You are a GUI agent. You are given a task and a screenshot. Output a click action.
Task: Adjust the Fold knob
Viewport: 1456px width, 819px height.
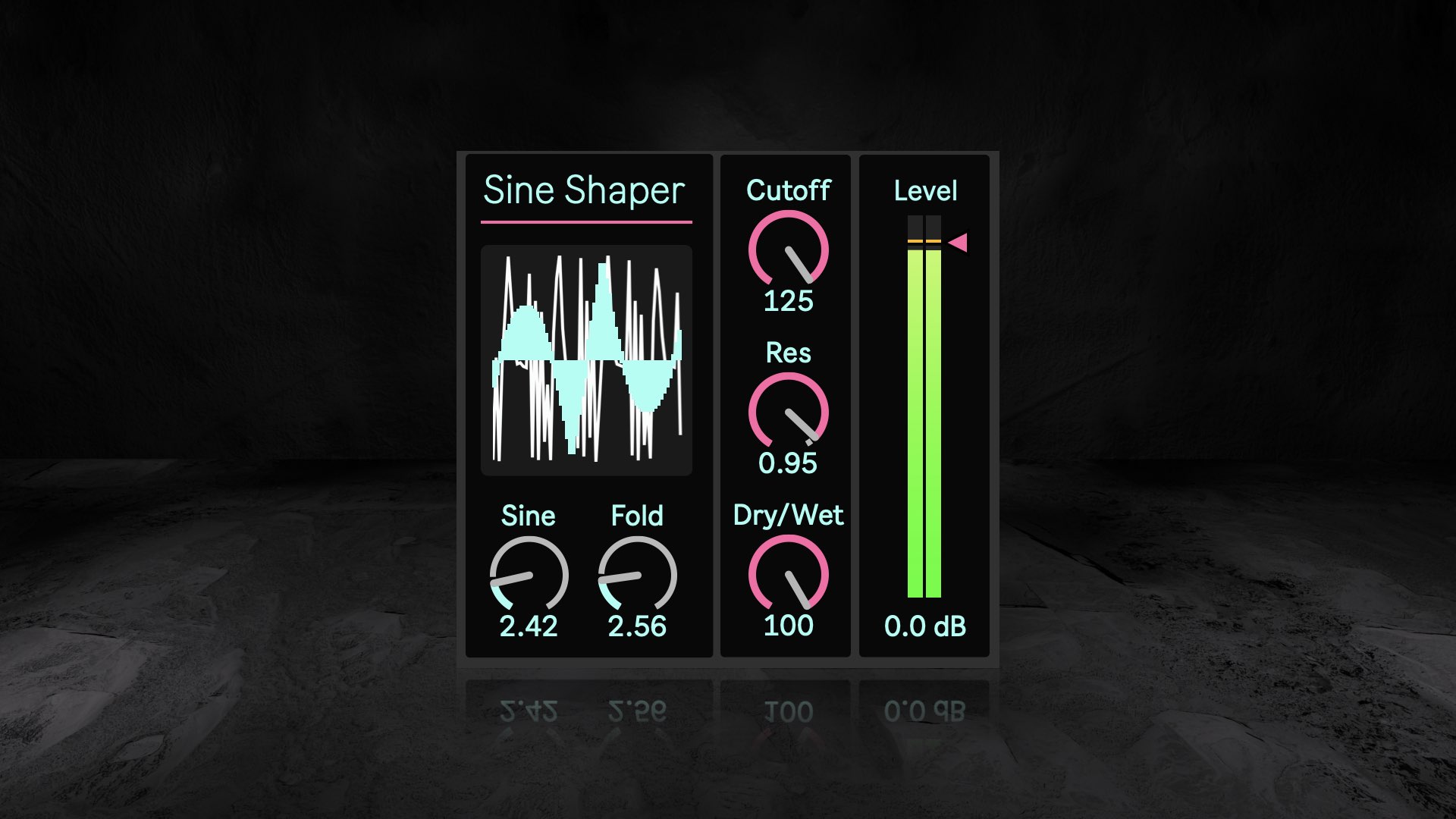(637, 575)
